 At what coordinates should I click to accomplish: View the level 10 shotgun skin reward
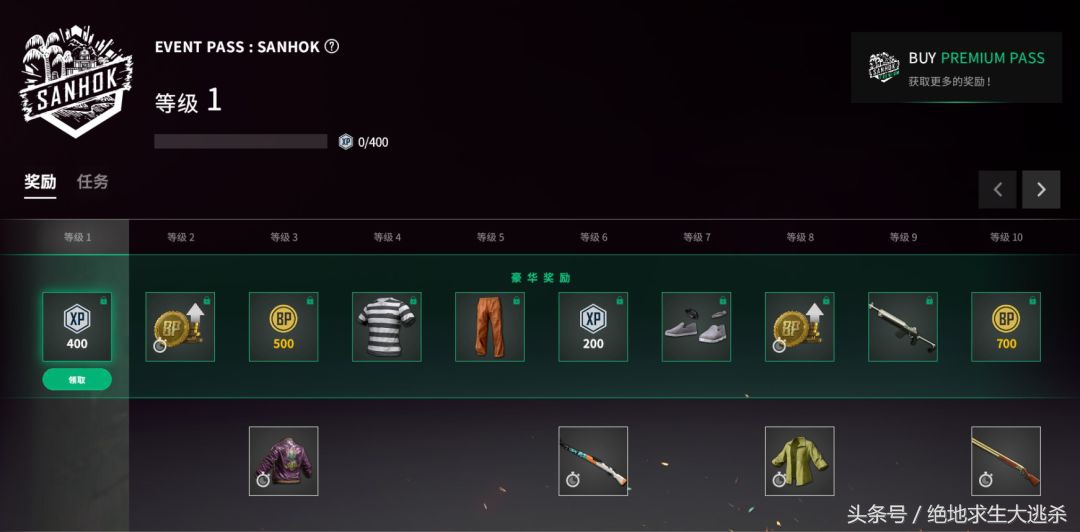(1006, 461)
